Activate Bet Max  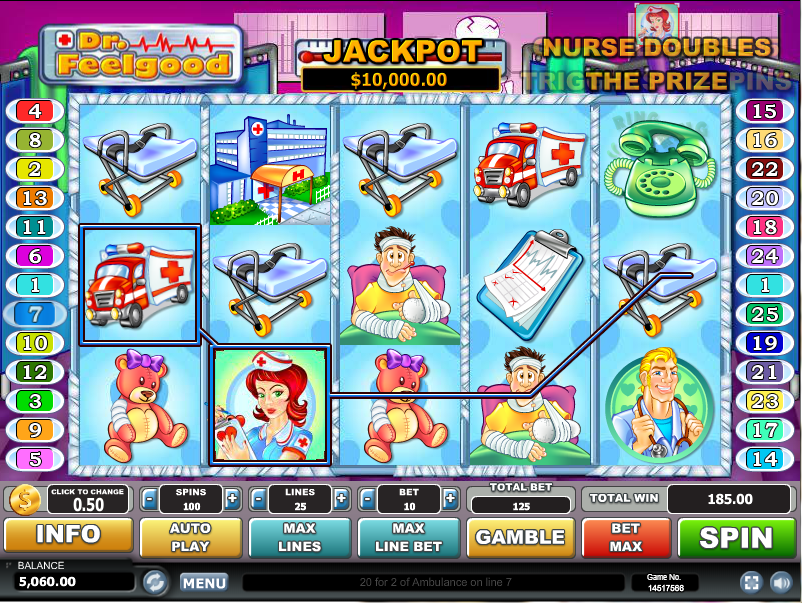626,538
